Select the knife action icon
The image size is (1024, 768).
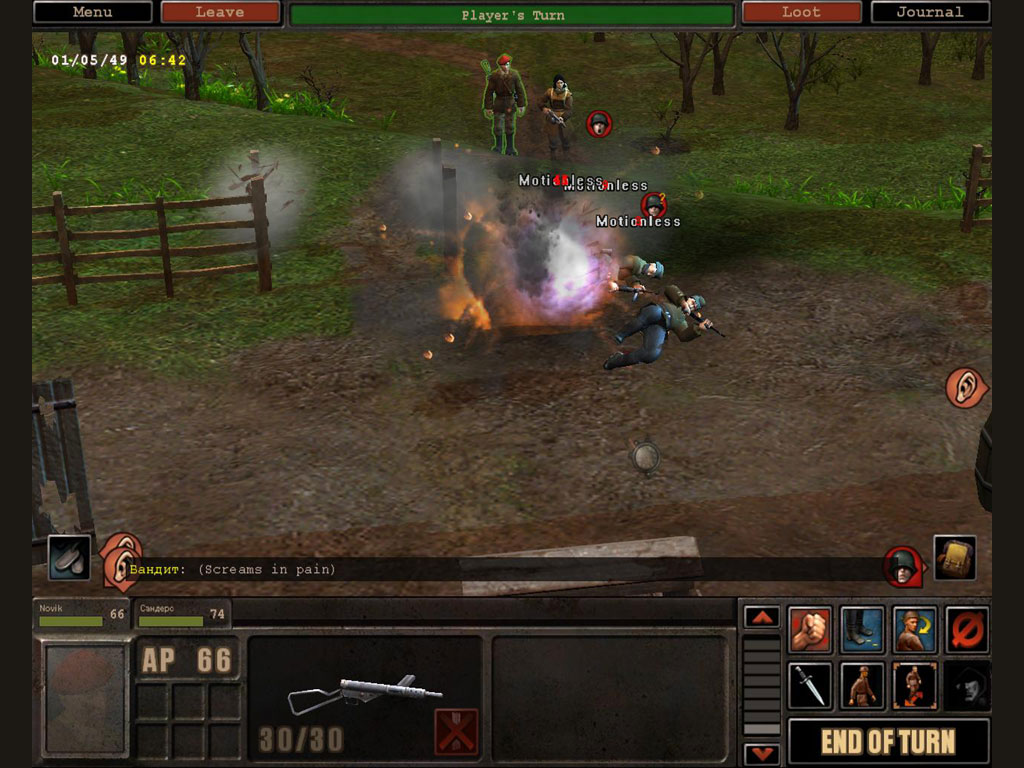point(810,685)
